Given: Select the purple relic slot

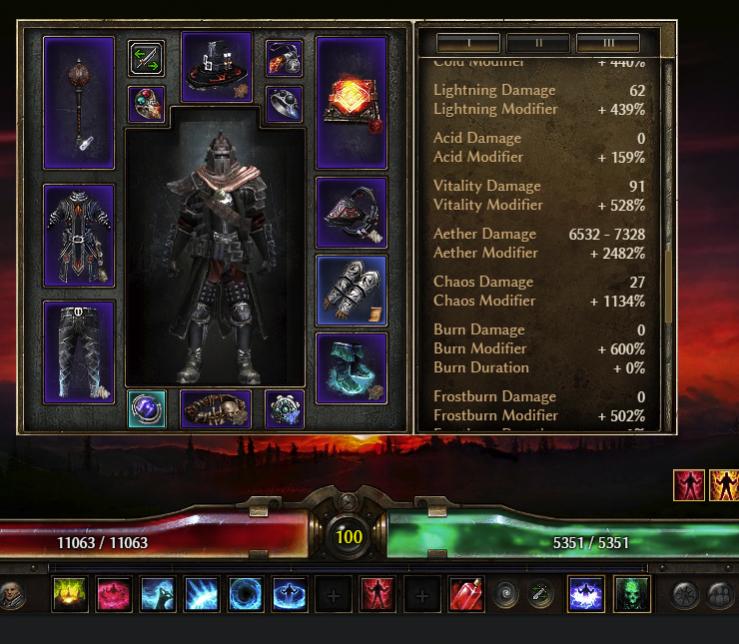Looking at the screenshot, I should coord(147,410).
